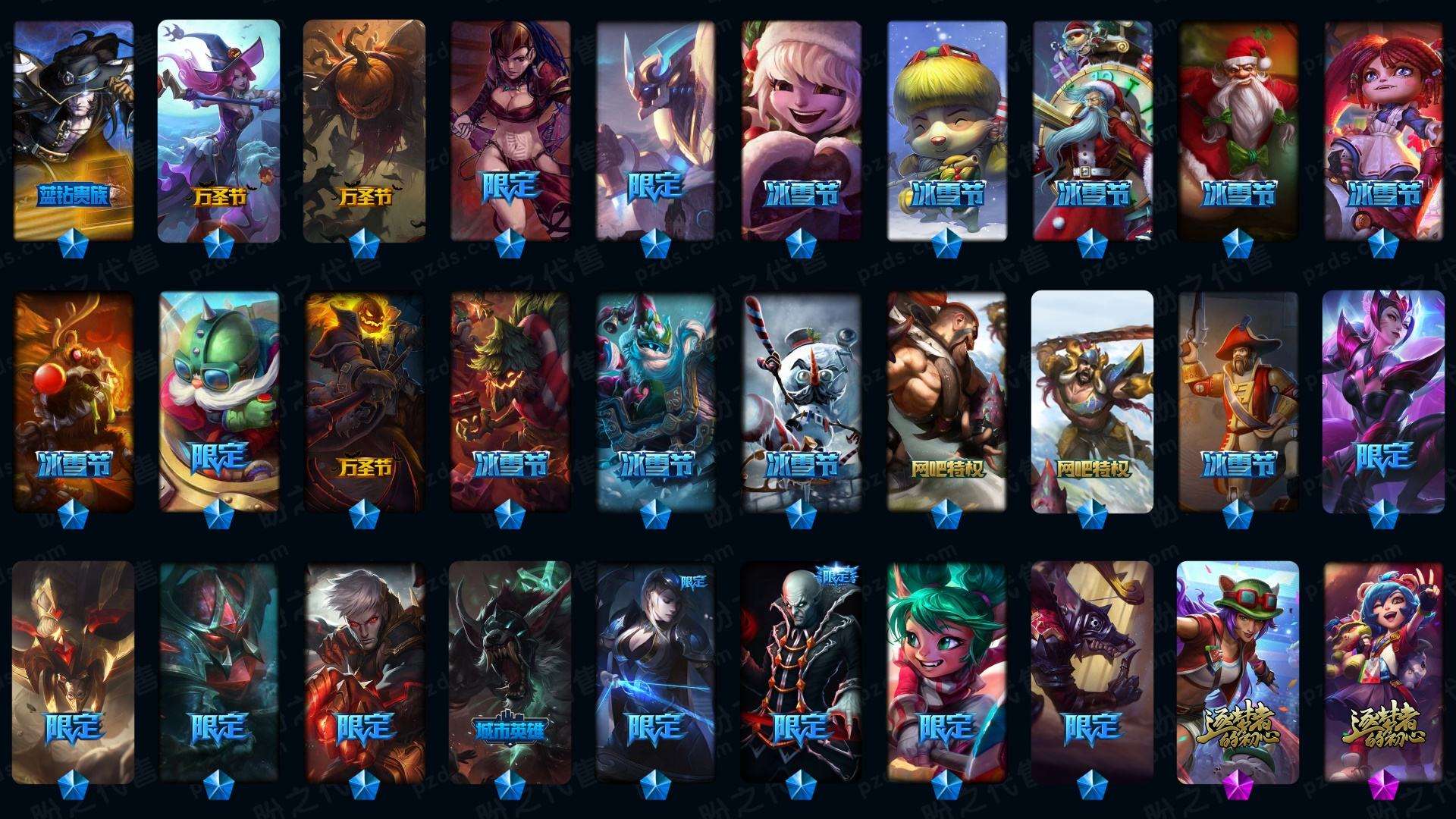Screen dimensions: 1456x819
Task: Select the red-nosed reindeer creature card
Action: [74, 402]
